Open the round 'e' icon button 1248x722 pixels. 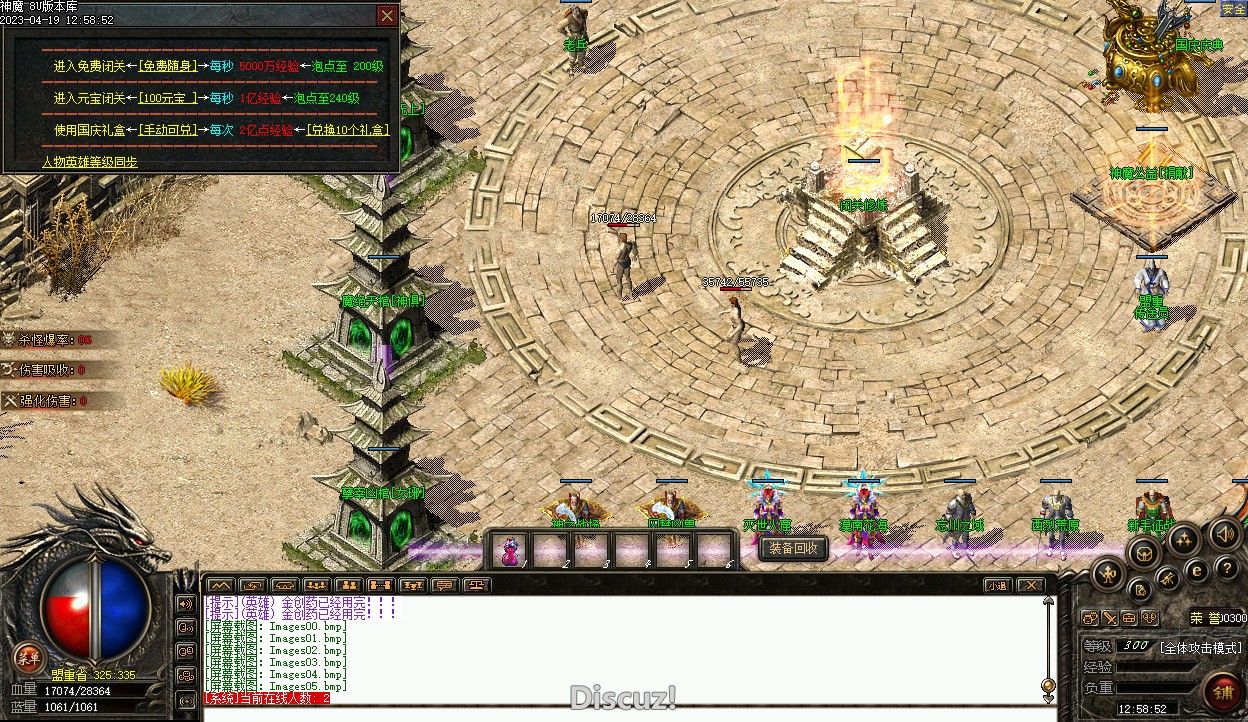(x=1197, y=570)
